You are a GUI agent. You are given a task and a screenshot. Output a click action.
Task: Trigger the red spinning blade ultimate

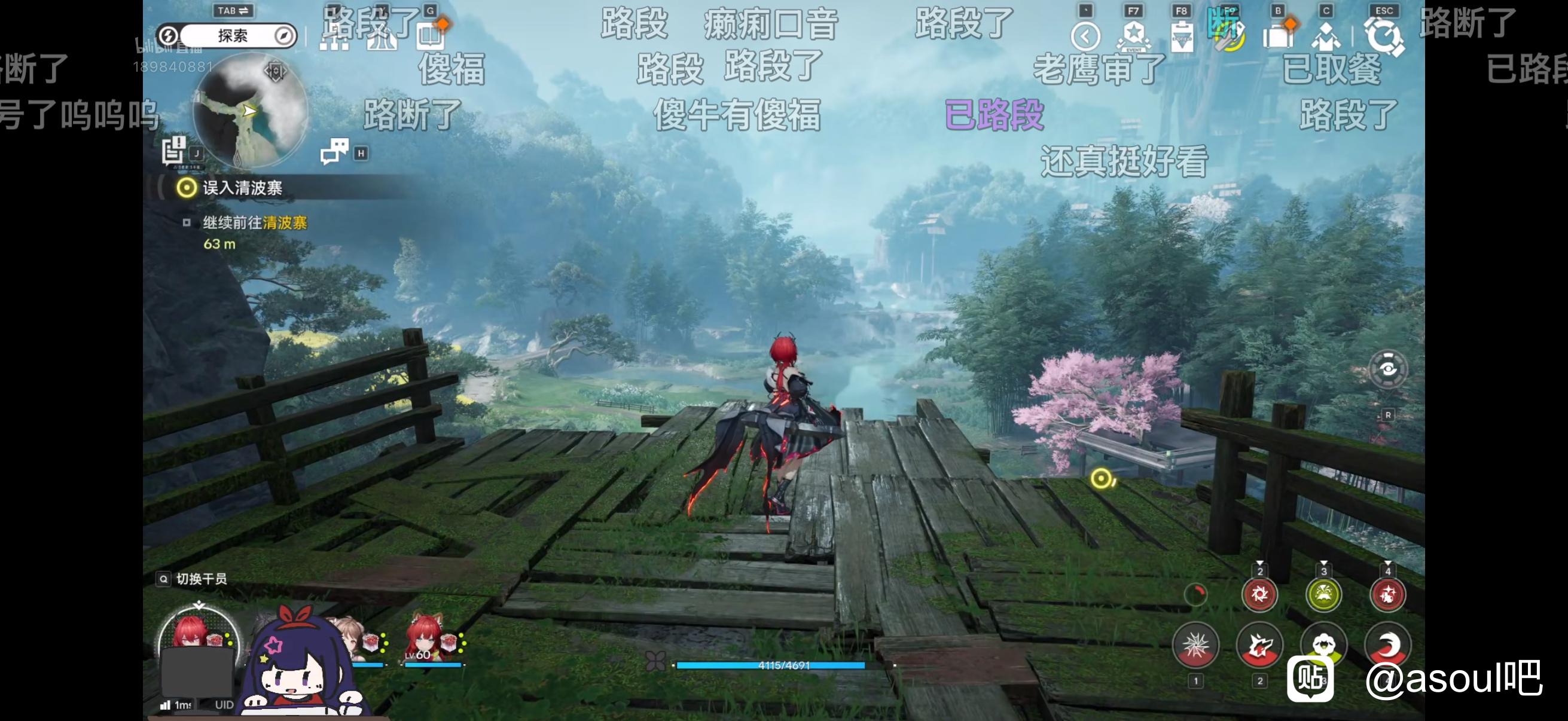point(1259,594)
